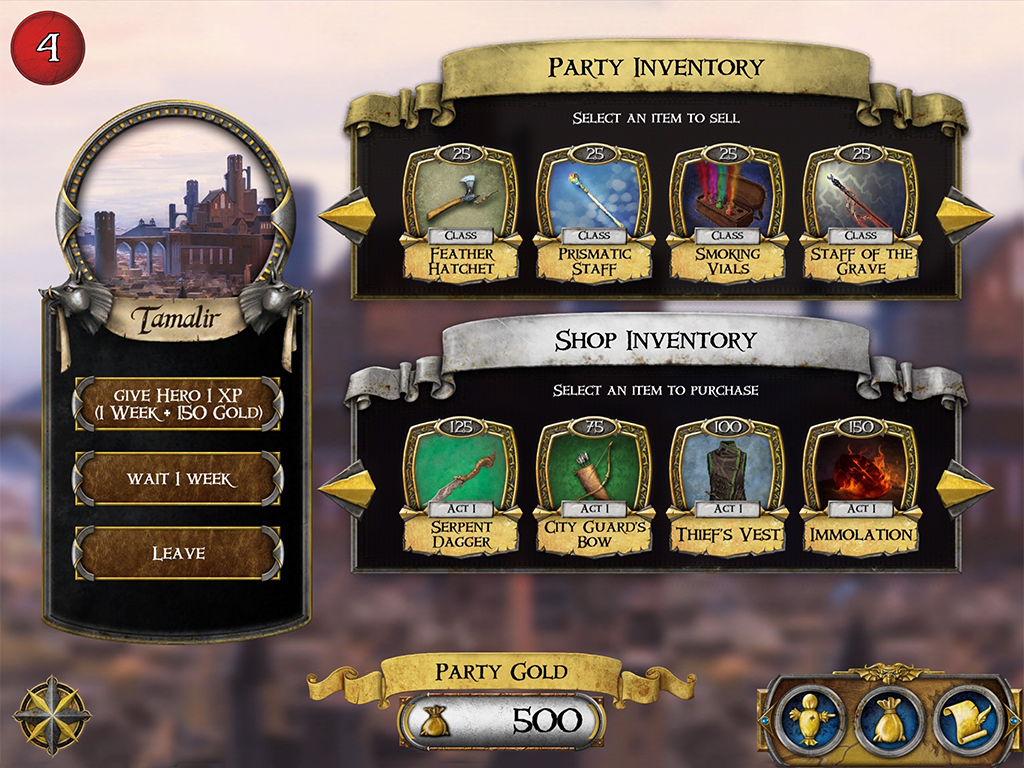Open the scroll quest log icon

pos(967,716)
